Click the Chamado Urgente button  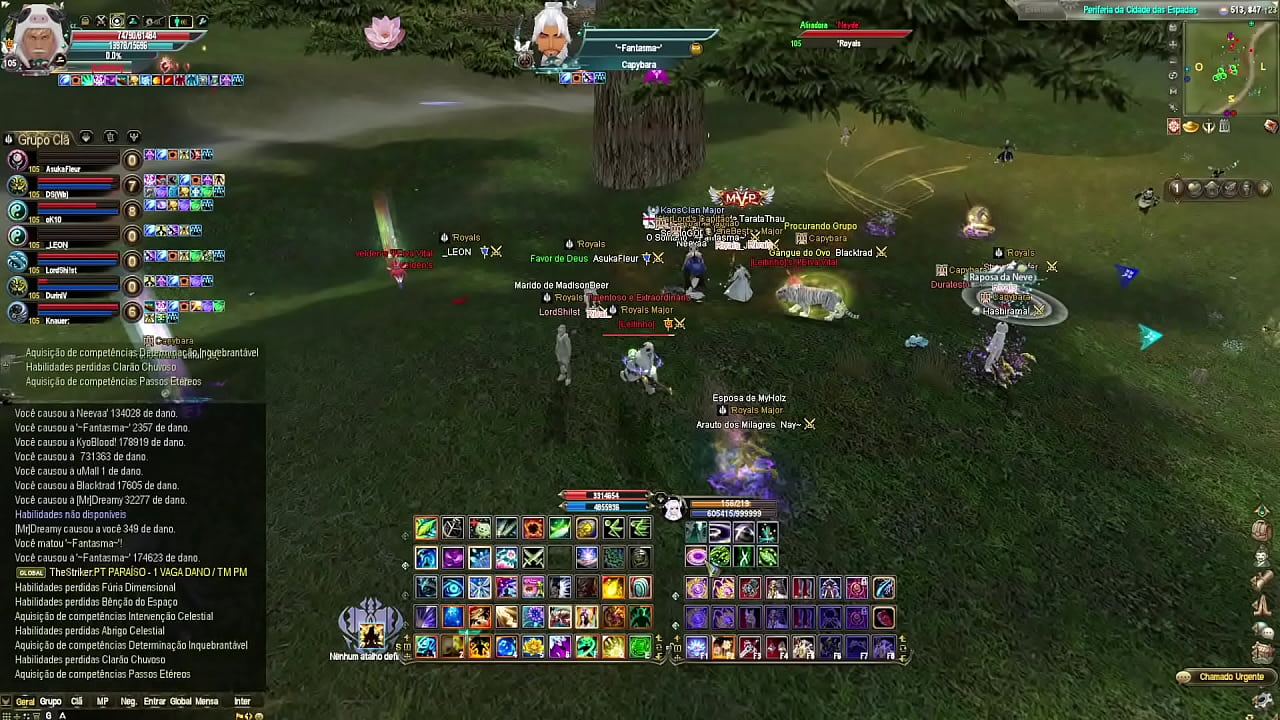click(x=1224, y=677)
